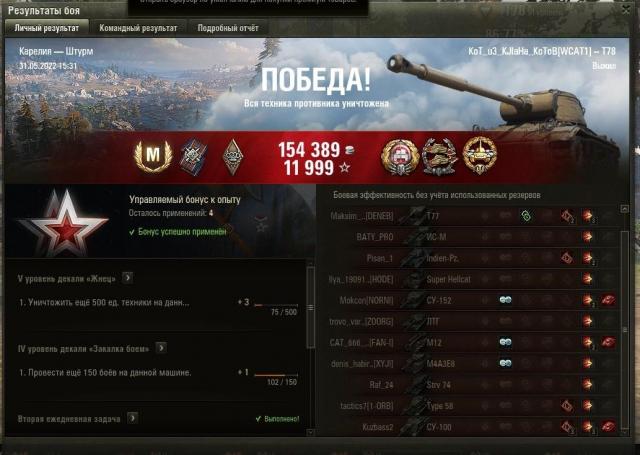Pick the Raf_24 Strv 74 row

coord(470,384)
